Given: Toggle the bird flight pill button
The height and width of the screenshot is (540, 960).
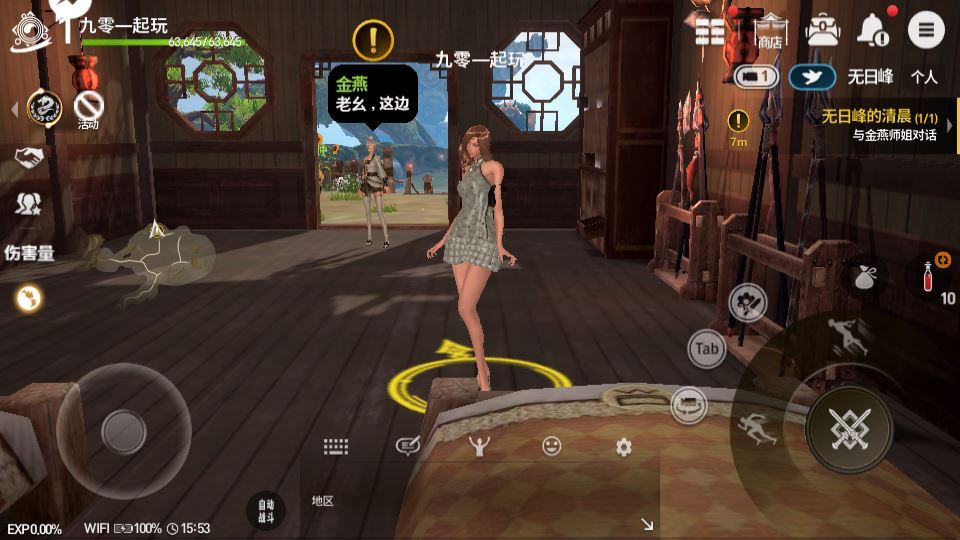Looking at the screenshot, I should tap(812, 76).
